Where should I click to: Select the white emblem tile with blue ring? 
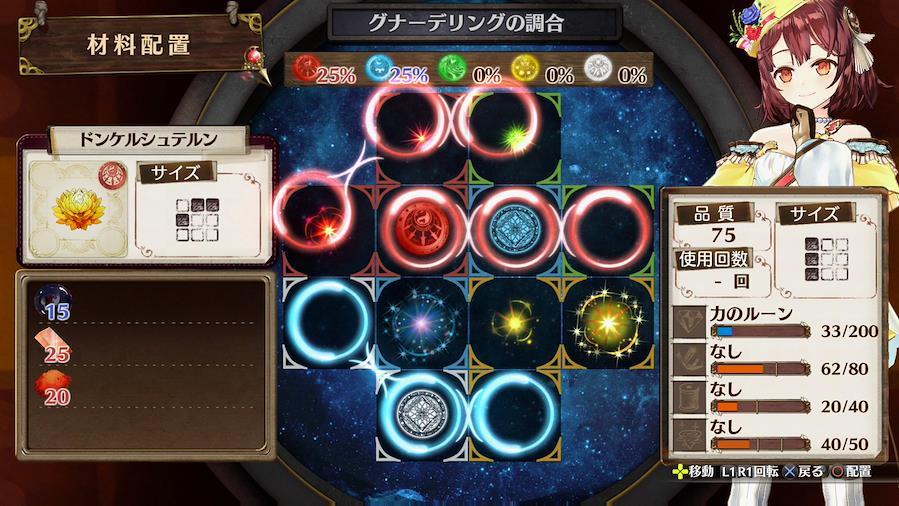coord(421,413)
